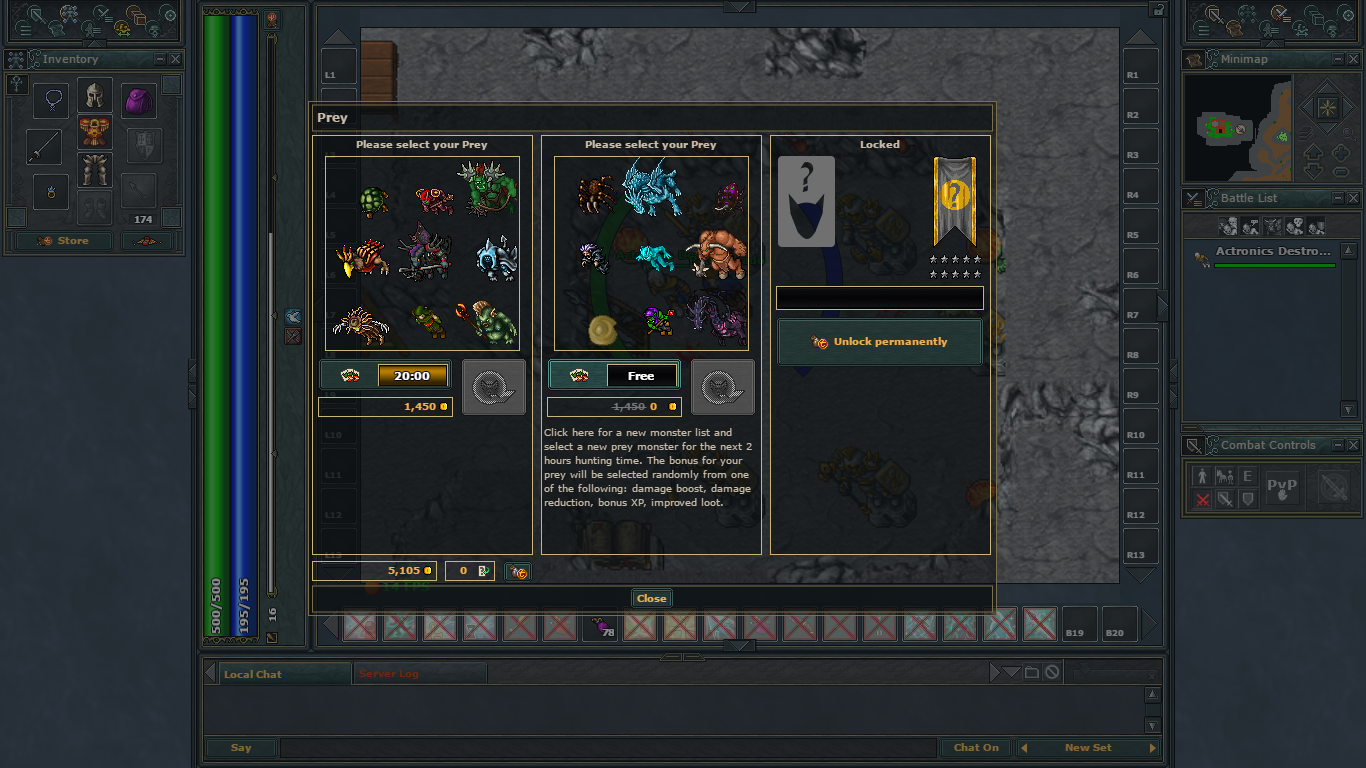Close the Inventory panel
Viewport: 1366px width, 768px height.
coord(175,60)
